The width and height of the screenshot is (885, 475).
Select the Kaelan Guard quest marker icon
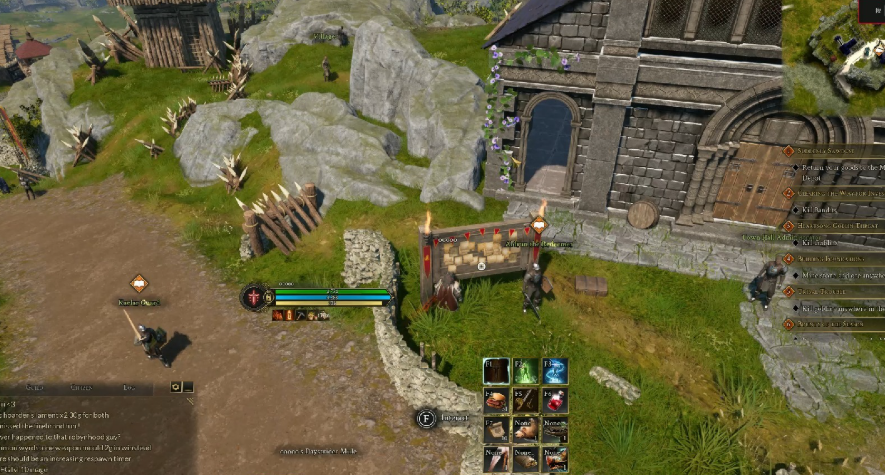click(138, 284)
